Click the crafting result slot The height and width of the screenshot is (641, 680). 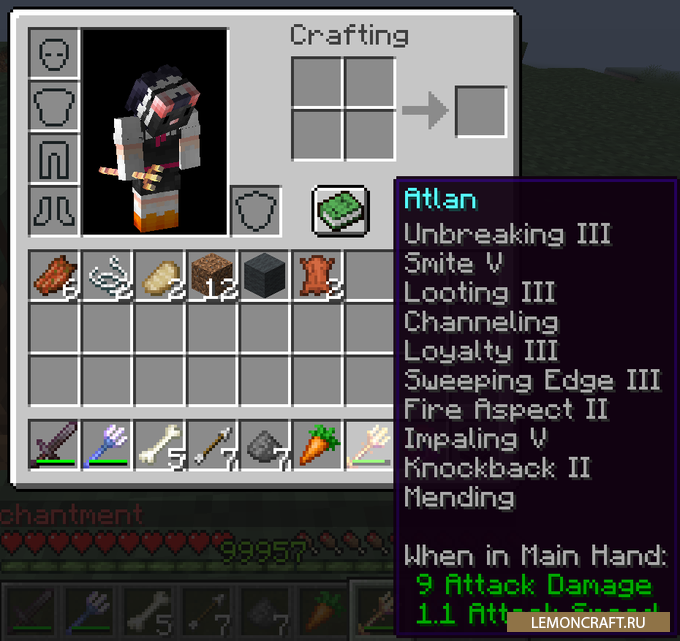point(480,112)
